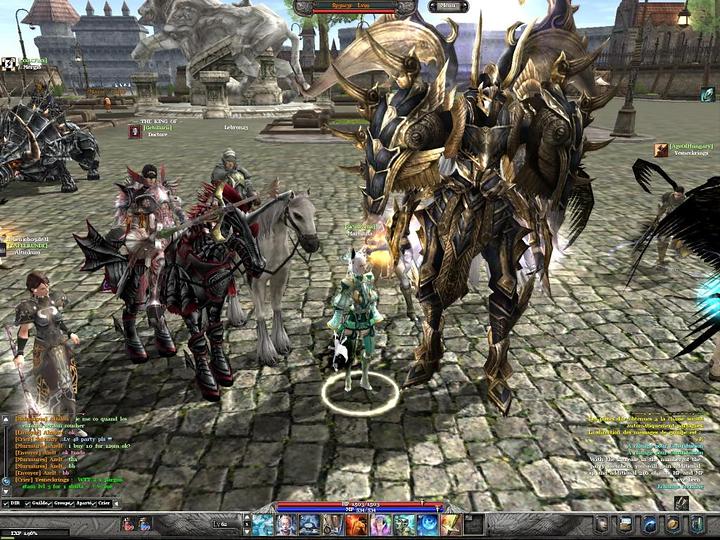This screenshot has height=540, width=720.
Task: Use the red potion in quick slot
Action: tap(130, 524)
